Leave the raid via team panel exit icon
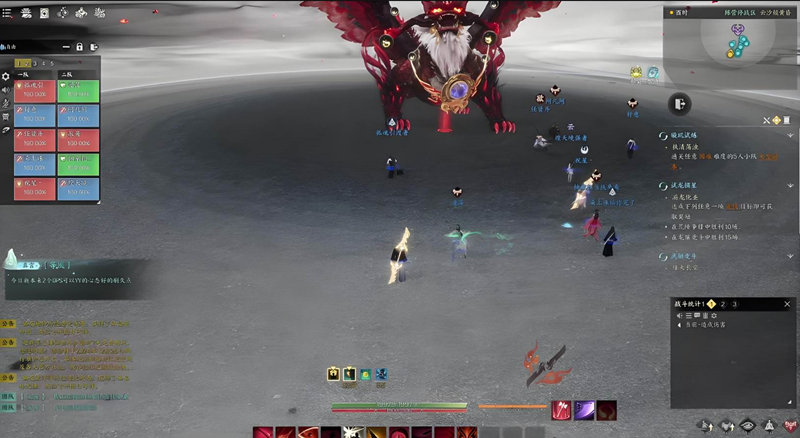 pyautogui.click(x=94, y=47)
